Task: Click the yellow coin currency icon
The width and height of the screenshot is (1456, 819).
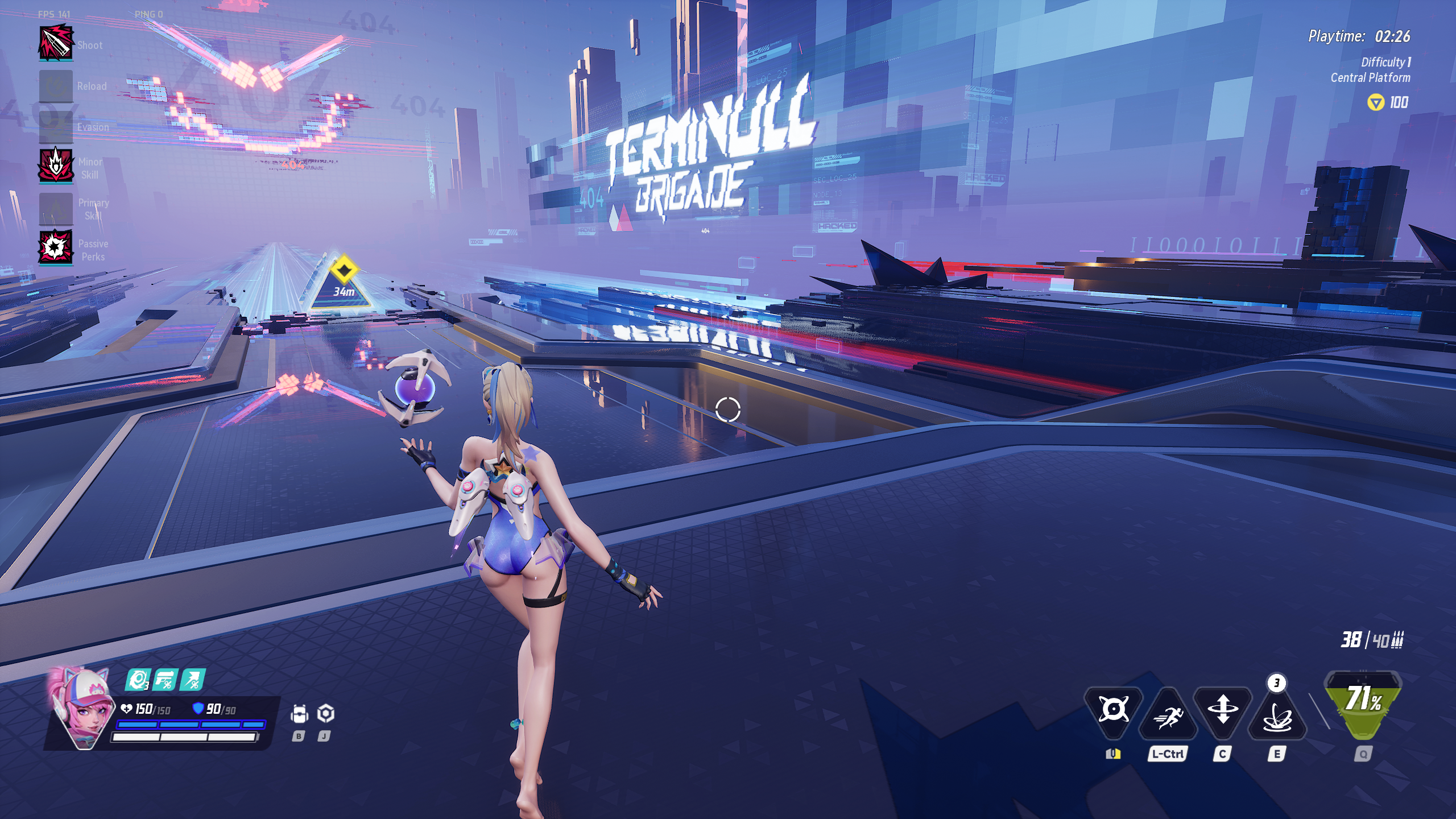Action: [x=1375, y=102]
